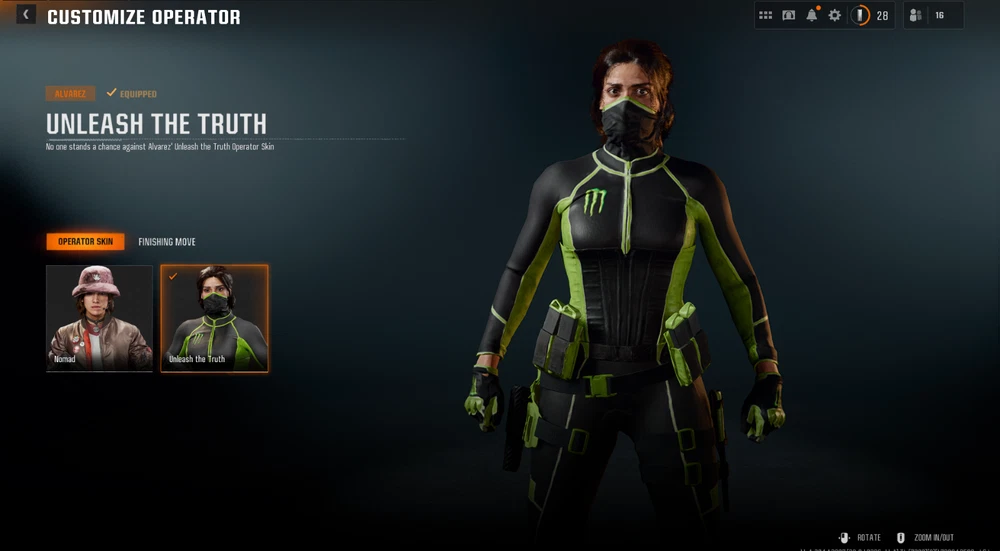The image size is (1000, 551).
Task: Click the icon between grid and bell
Action: pos(789,16)
